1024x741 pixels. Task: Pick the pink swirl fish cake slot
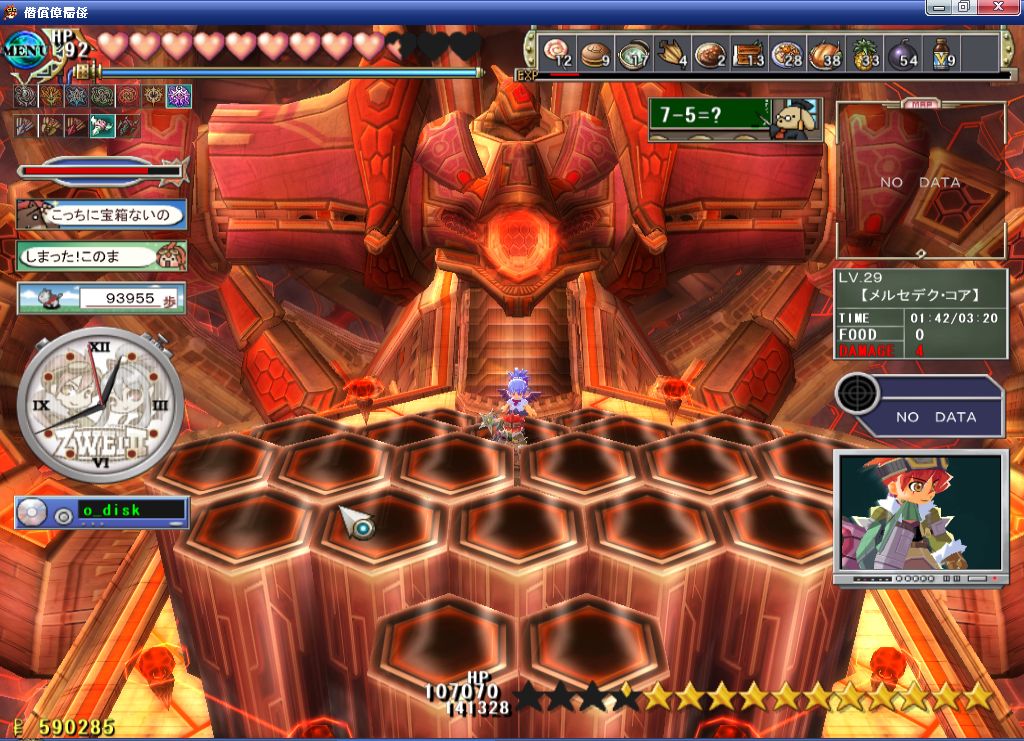(557, 53)
